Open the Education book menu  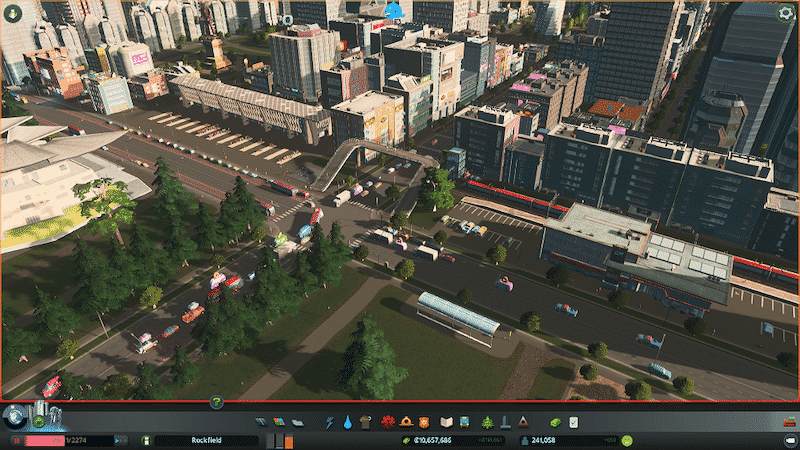(446, 423)
